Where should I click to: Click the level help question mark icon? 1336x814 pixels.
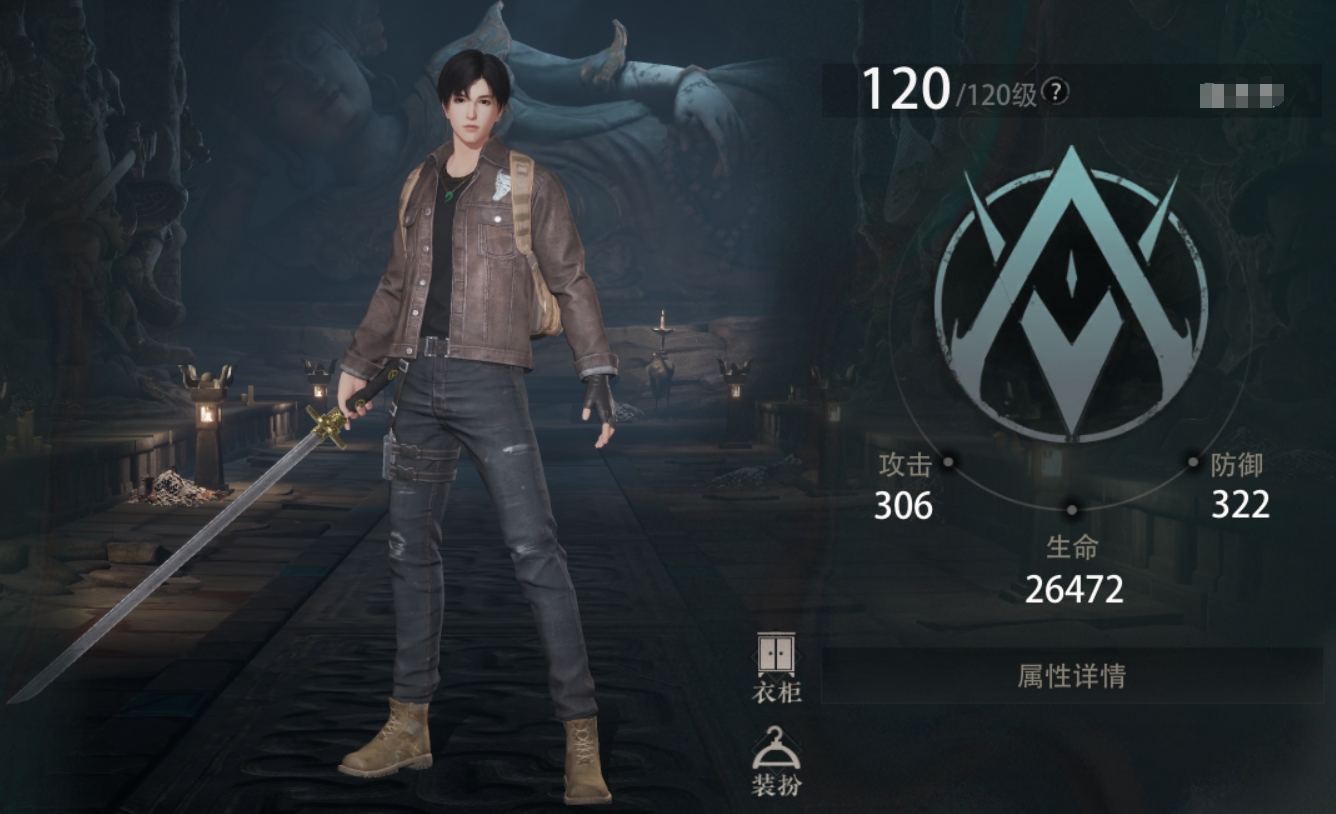(x=1055, y=93)
